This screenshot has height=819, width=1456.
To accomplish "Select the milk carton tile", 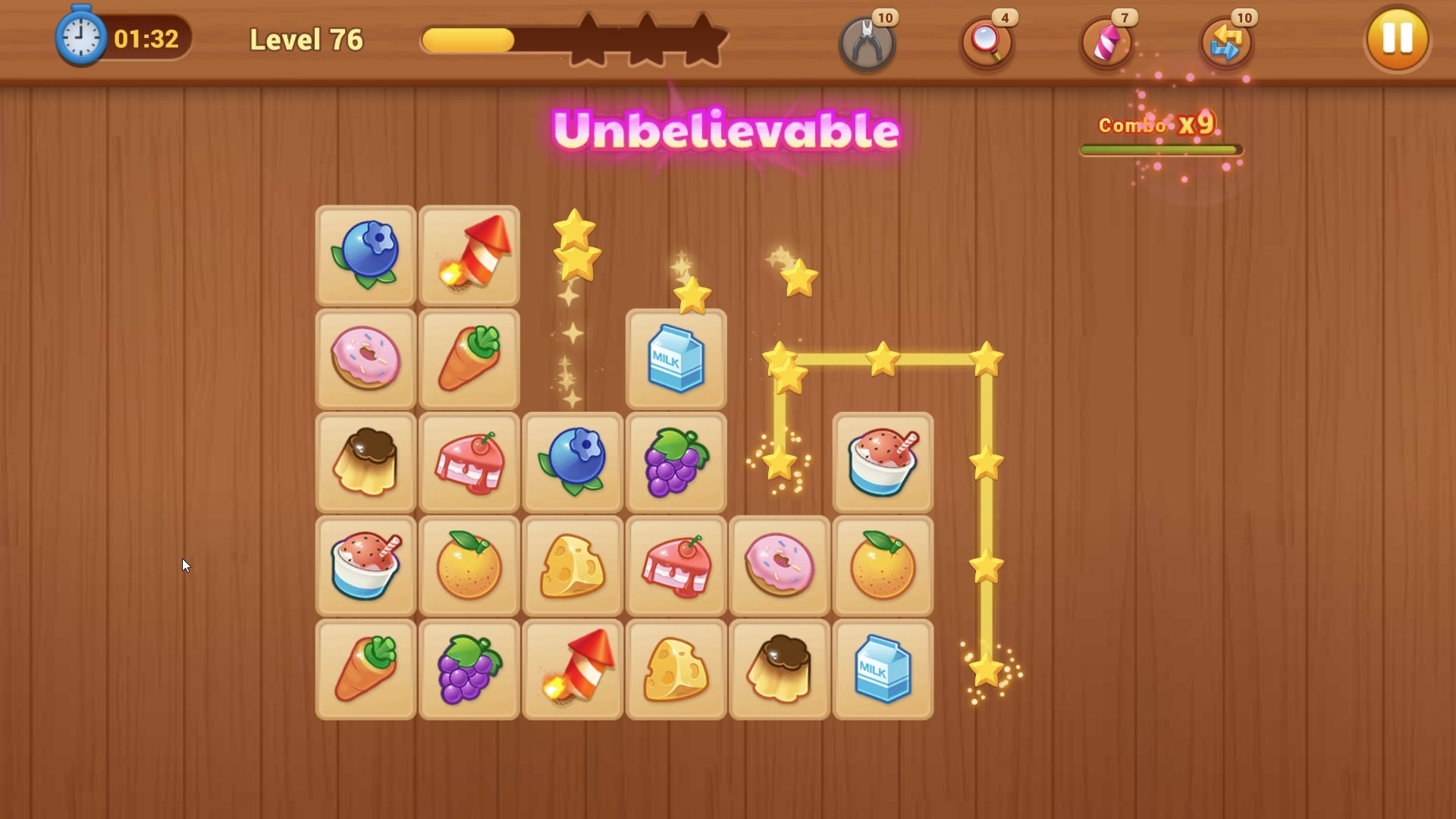I will 674,358.
